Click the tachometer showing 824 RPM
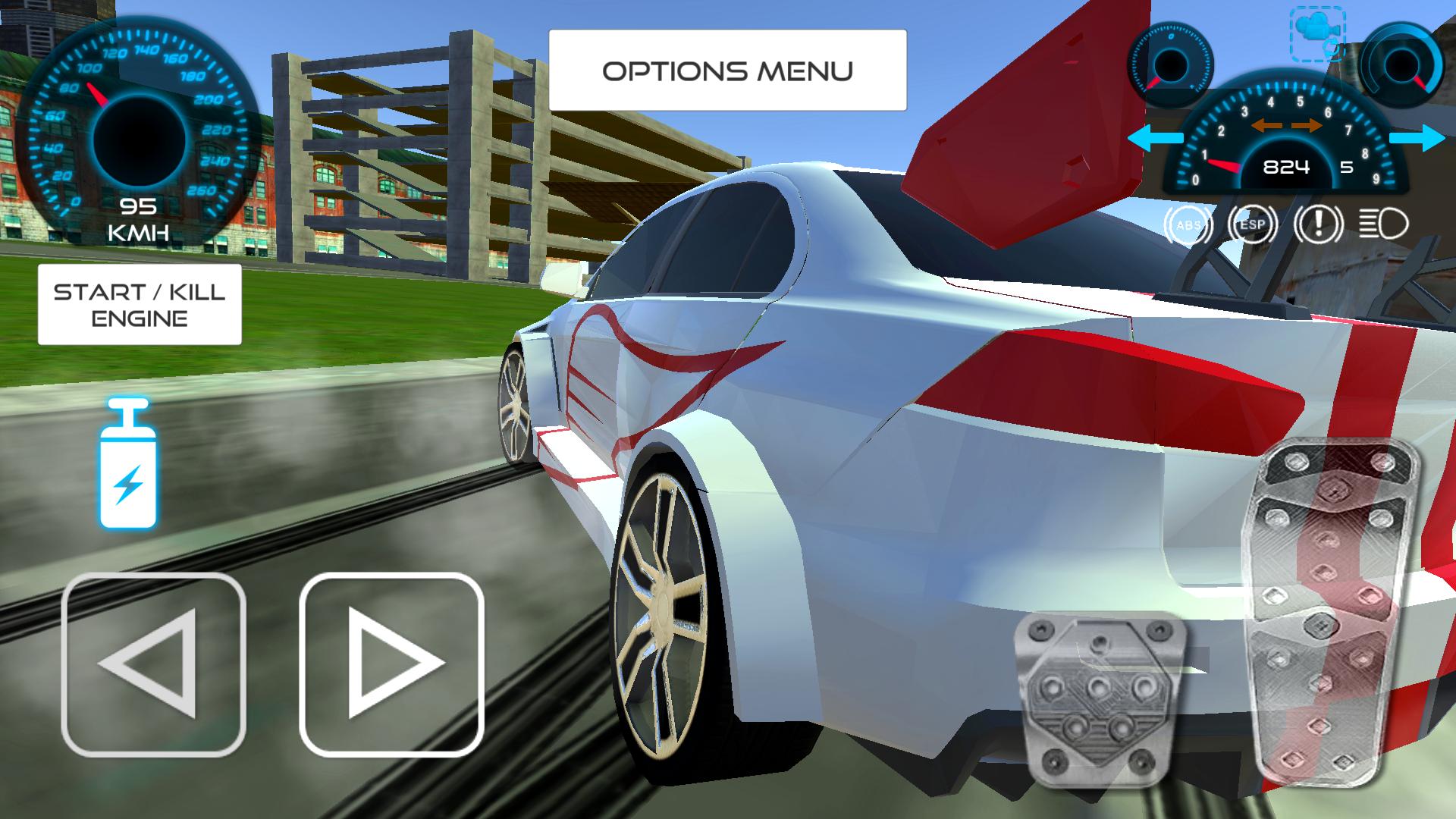 tap(1287, 168)
